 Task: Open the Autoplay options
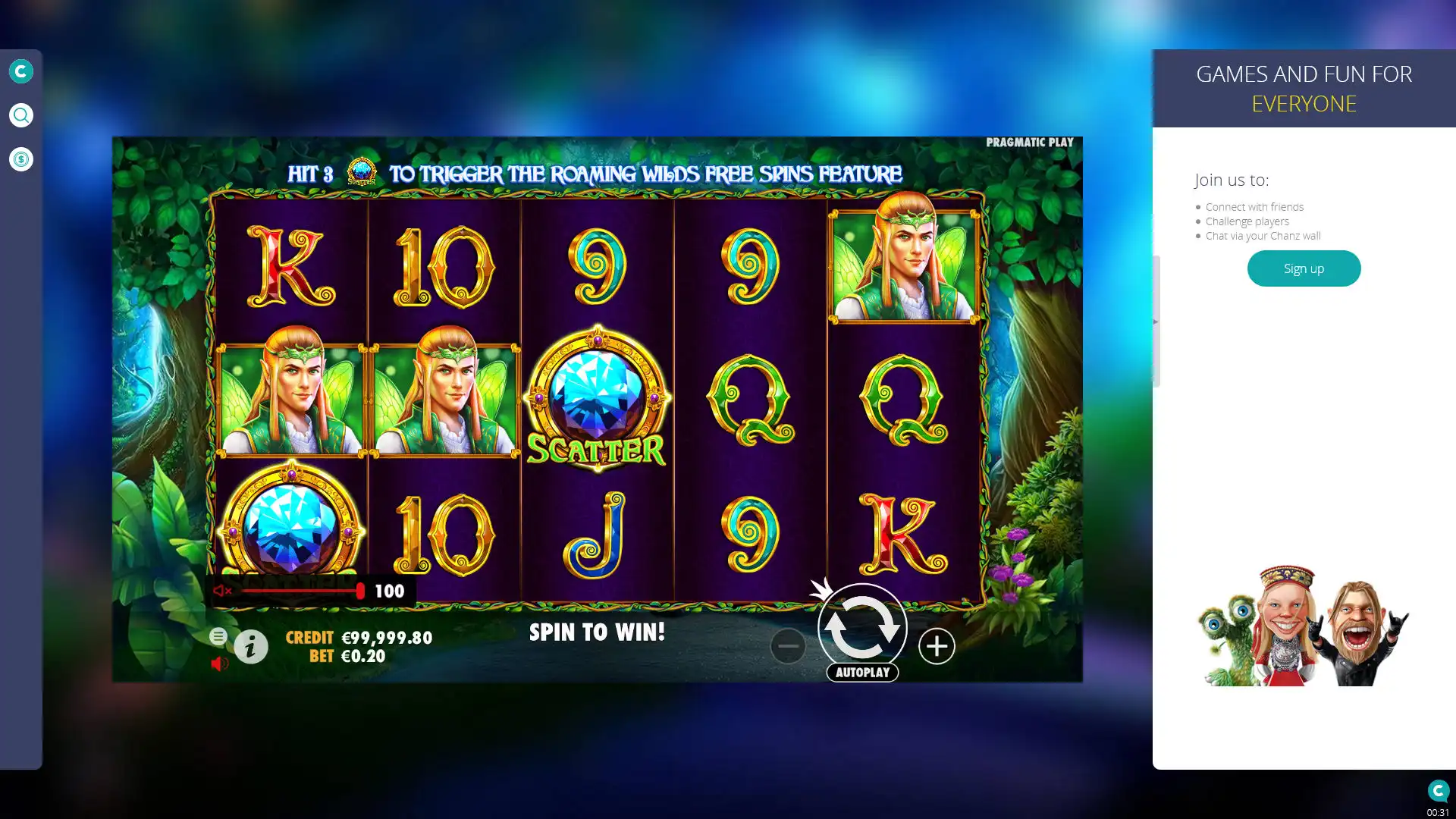pos(862,673)
